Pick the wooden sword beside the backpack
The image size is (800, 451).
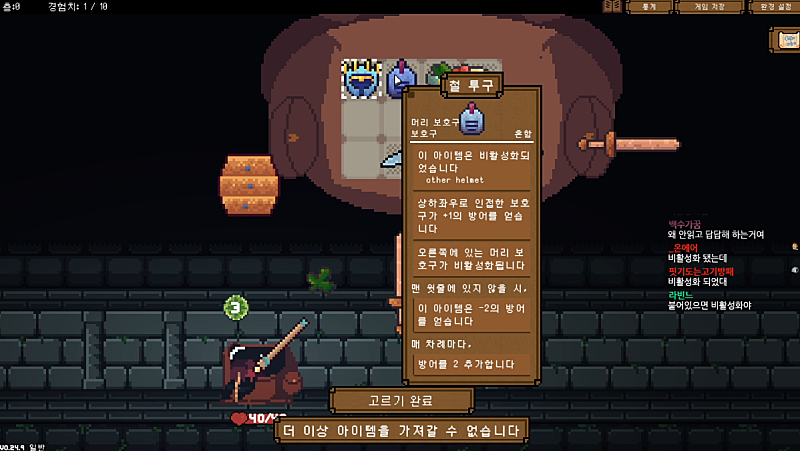[630, 145]
